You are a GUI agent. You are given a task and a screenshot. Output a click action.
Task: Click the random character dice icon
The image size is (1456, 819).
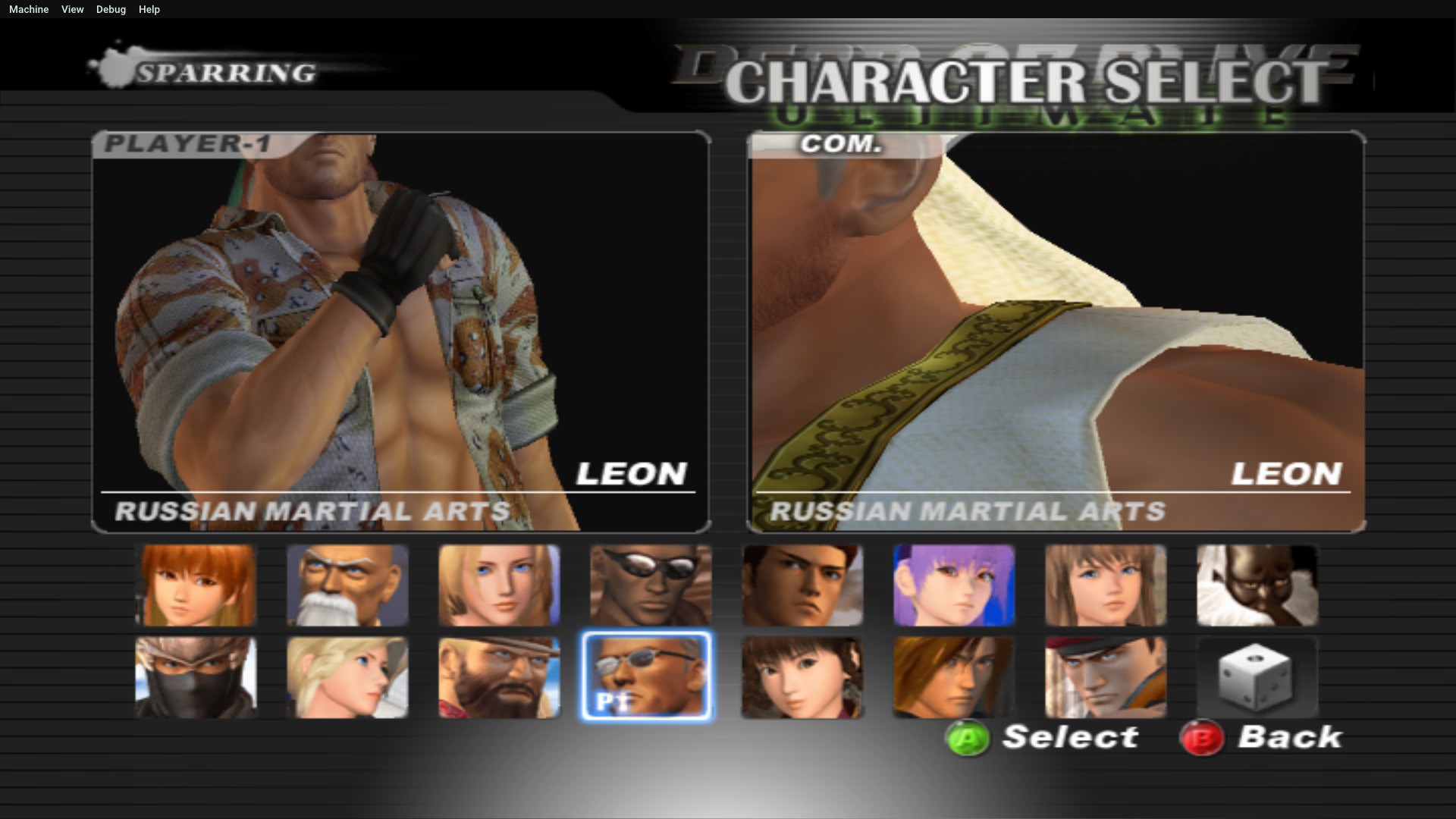[x=1257, y=676]
